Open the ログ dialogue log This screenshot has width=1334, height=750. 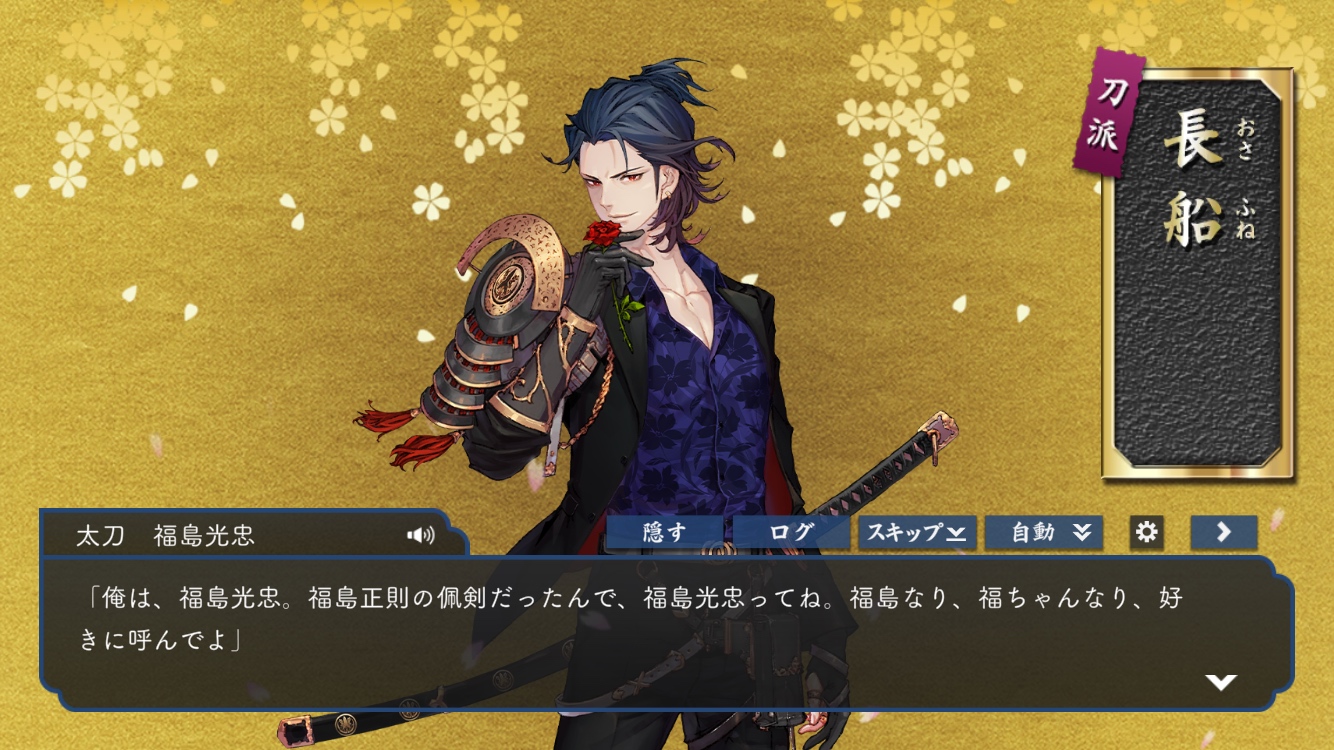click(791, 532)
